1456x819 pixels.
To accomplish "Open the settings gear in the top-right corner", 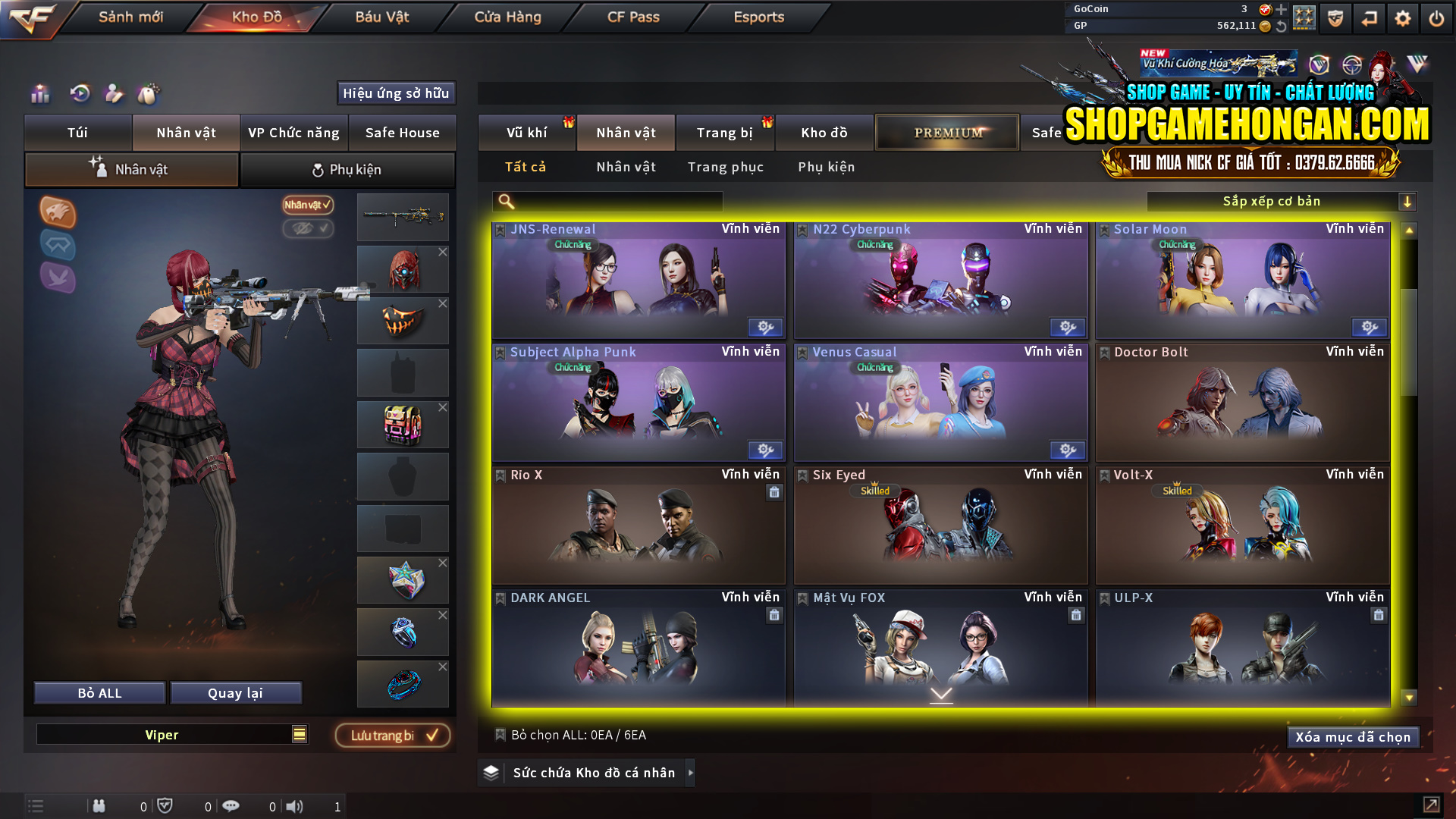I will [x=1402, y=17].
